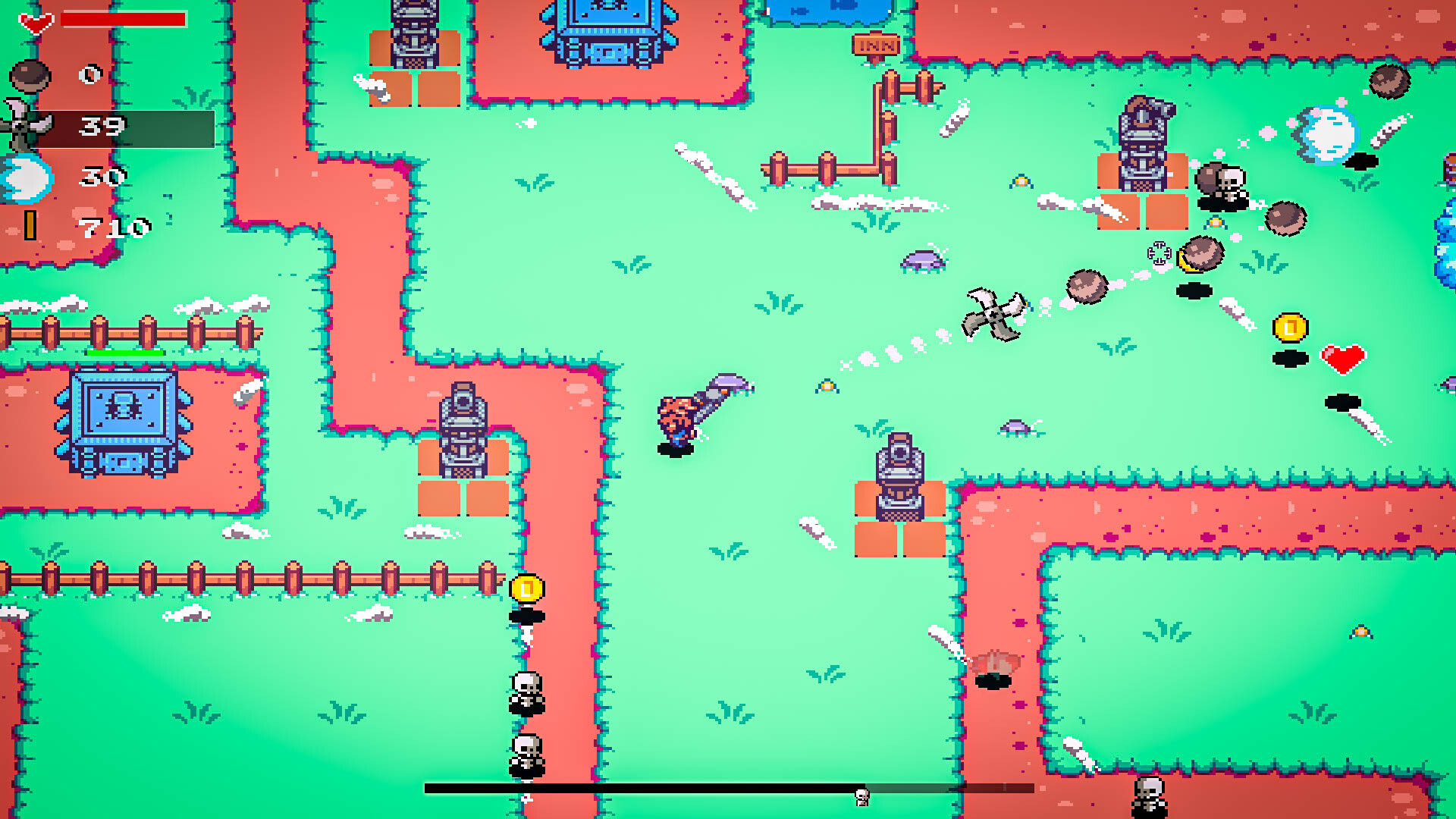Click the heart icon at top left
This screenshot has width=1456, height=819.
click(34, 20)
